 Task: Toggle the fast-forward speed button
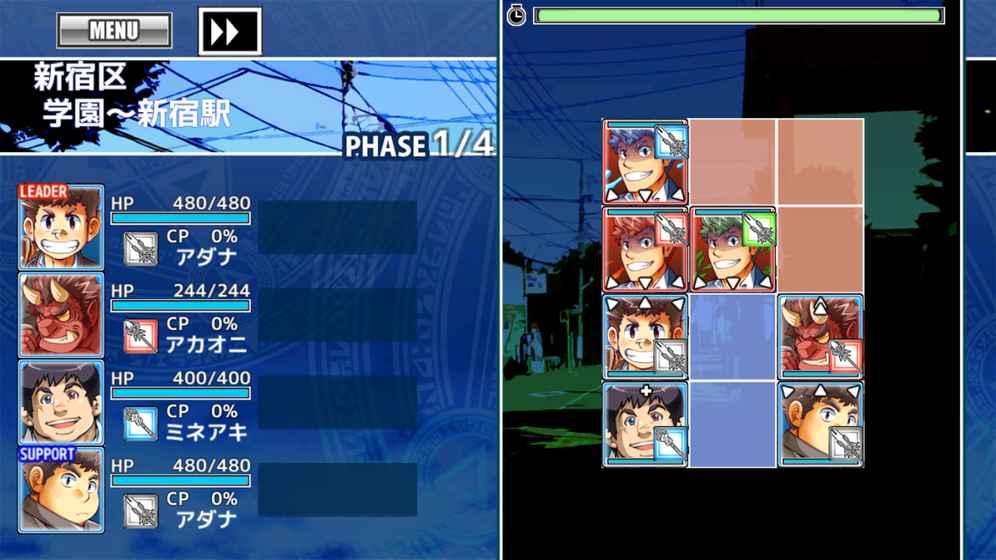point(229,31)
